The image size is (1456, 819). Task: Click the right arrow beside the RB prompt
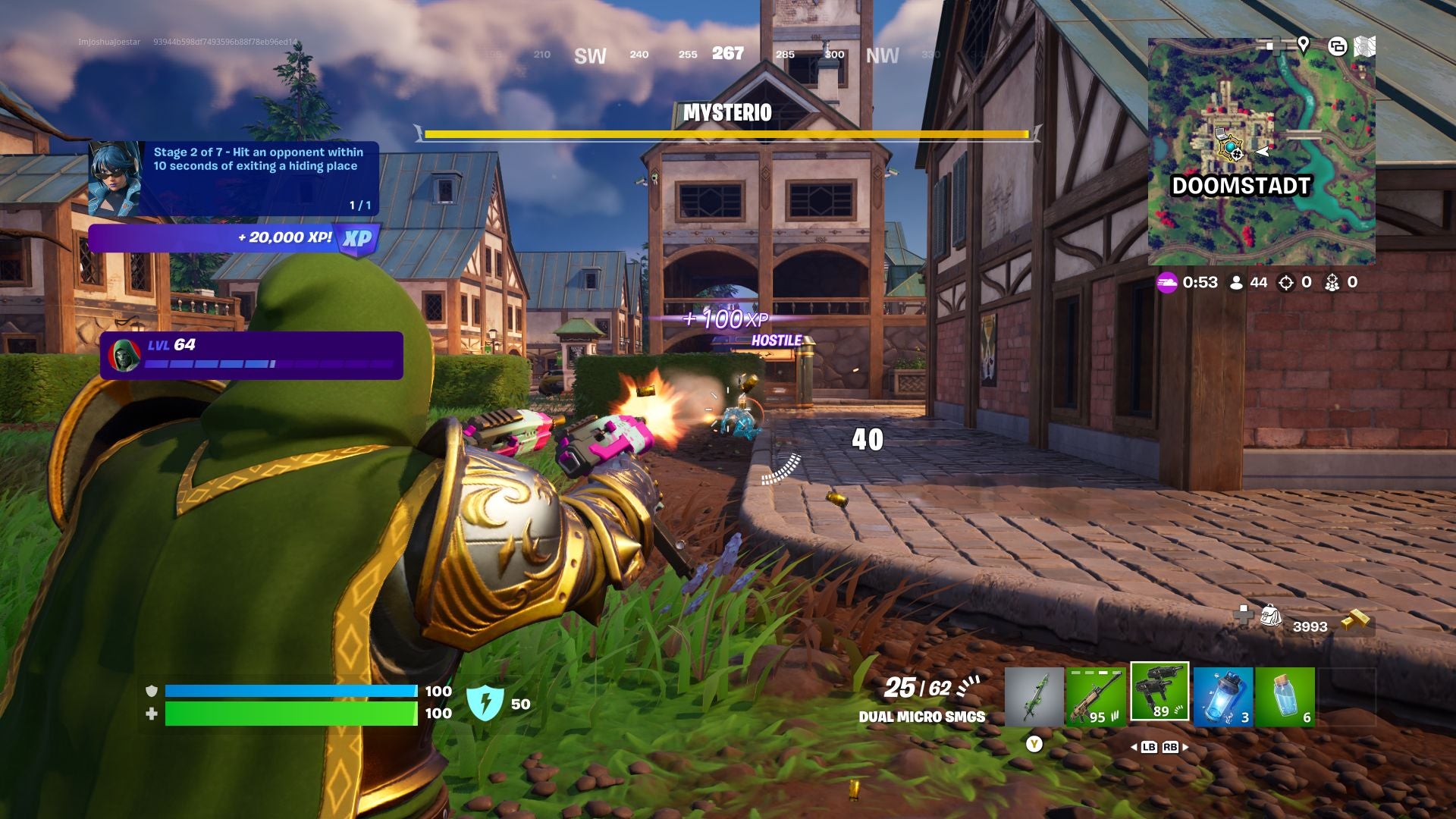click(1186, 747)
